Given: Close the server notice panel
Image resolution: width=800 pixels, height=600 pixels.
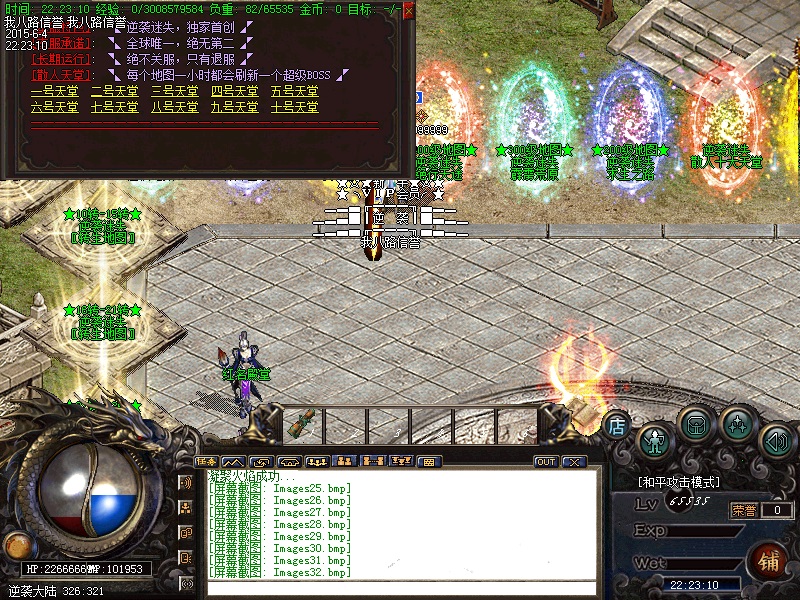Looking at the screenshot, I should (x=409, y=9).
